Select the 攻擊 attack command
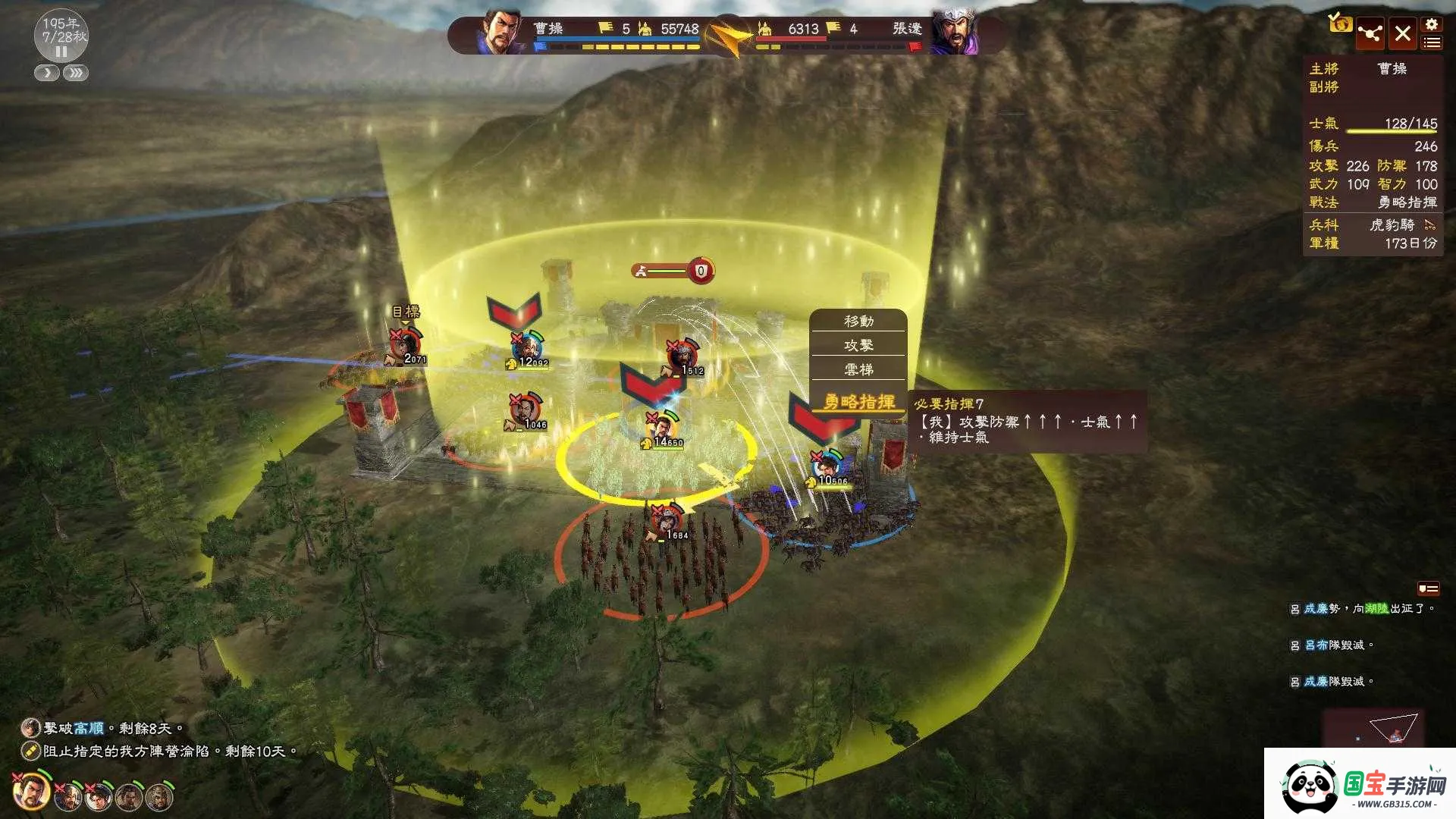This screenshot has width=1456, height=819. pos(858,346)
